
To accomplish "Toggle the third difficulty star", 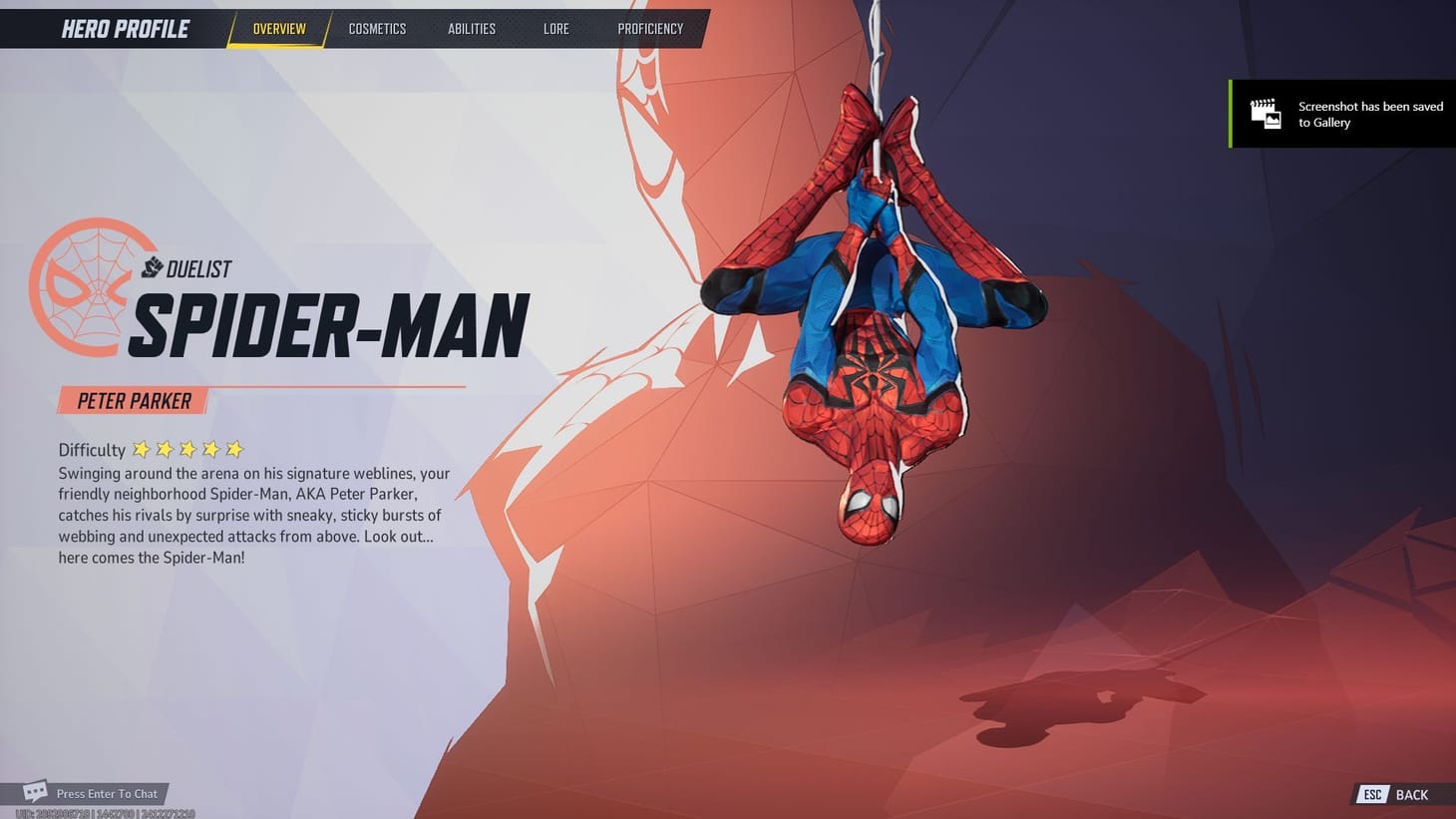I will pyautogui.click(x=187, y=450).
